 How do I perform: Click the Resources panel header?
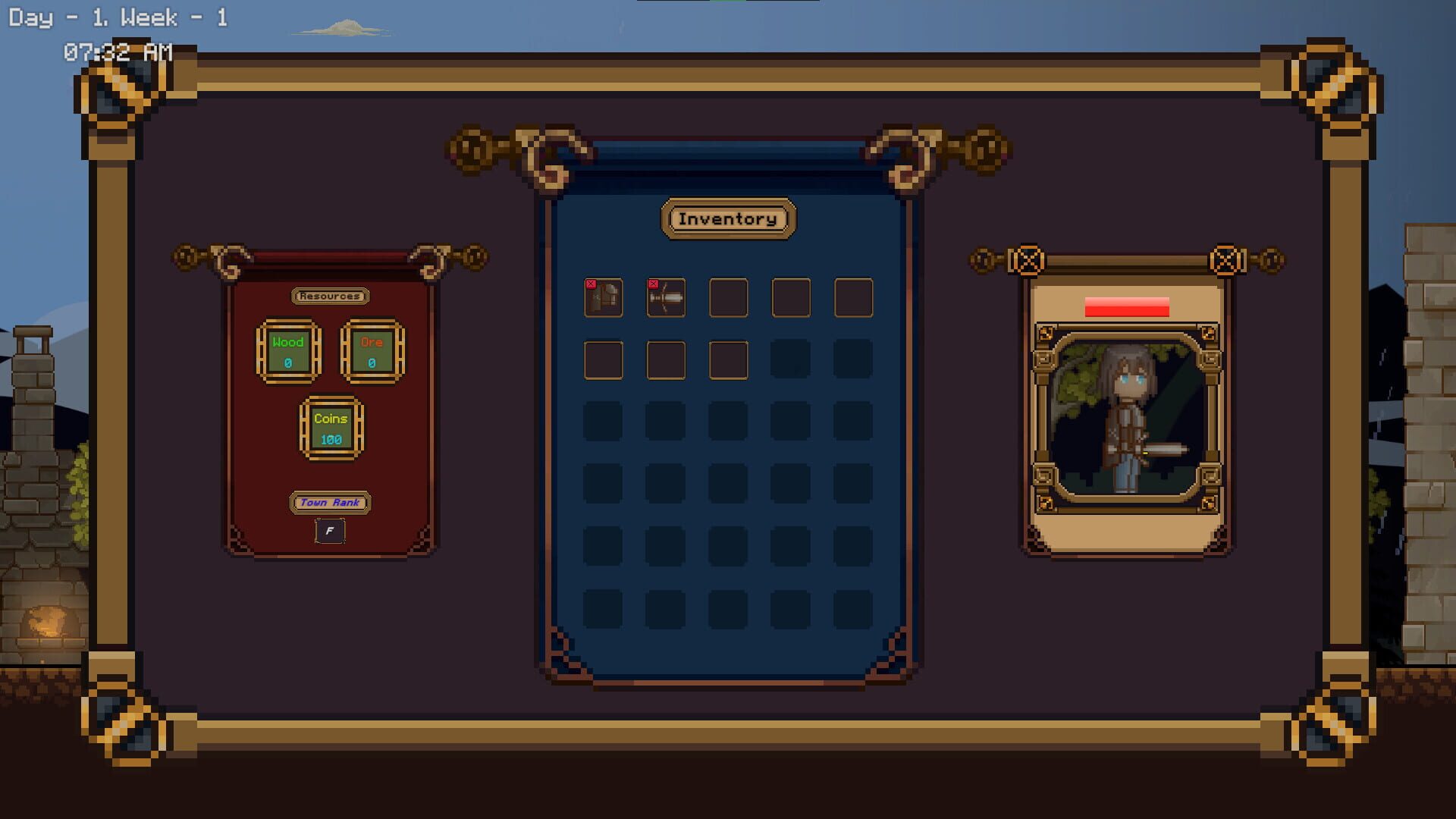(x=331, y=296)
